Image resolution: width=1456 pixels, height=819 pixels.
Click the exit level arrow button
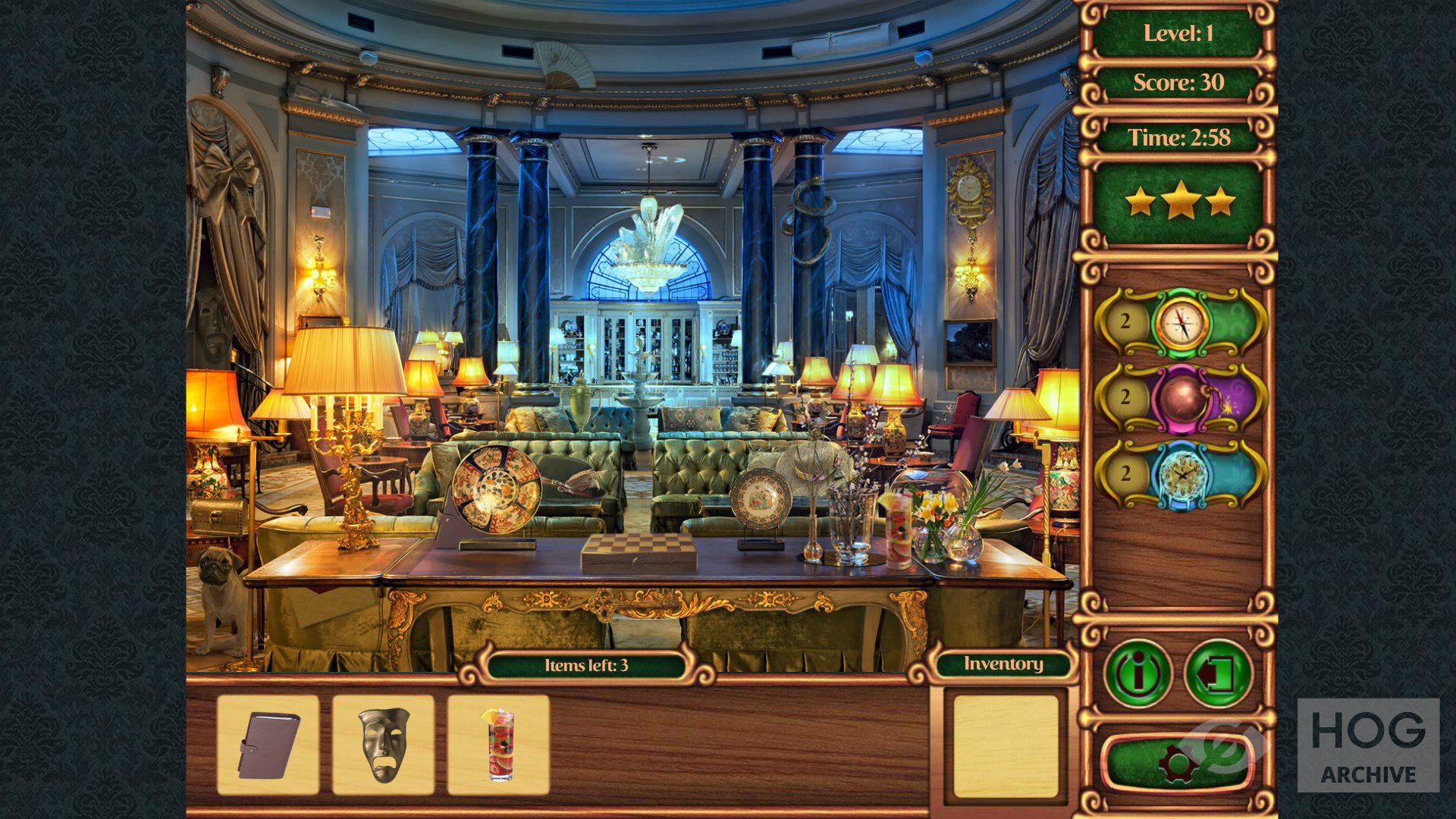[x=1218, y=673]
